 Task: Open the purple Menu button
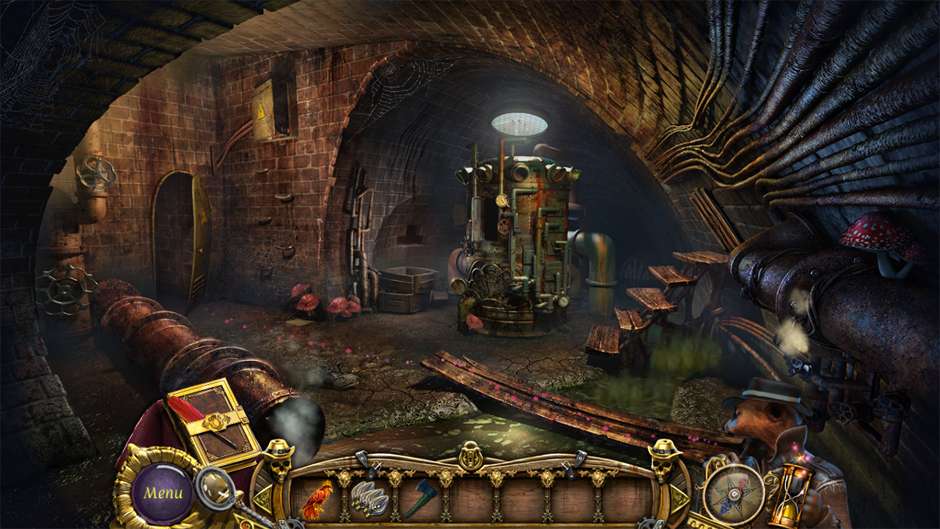coord(161,492)
